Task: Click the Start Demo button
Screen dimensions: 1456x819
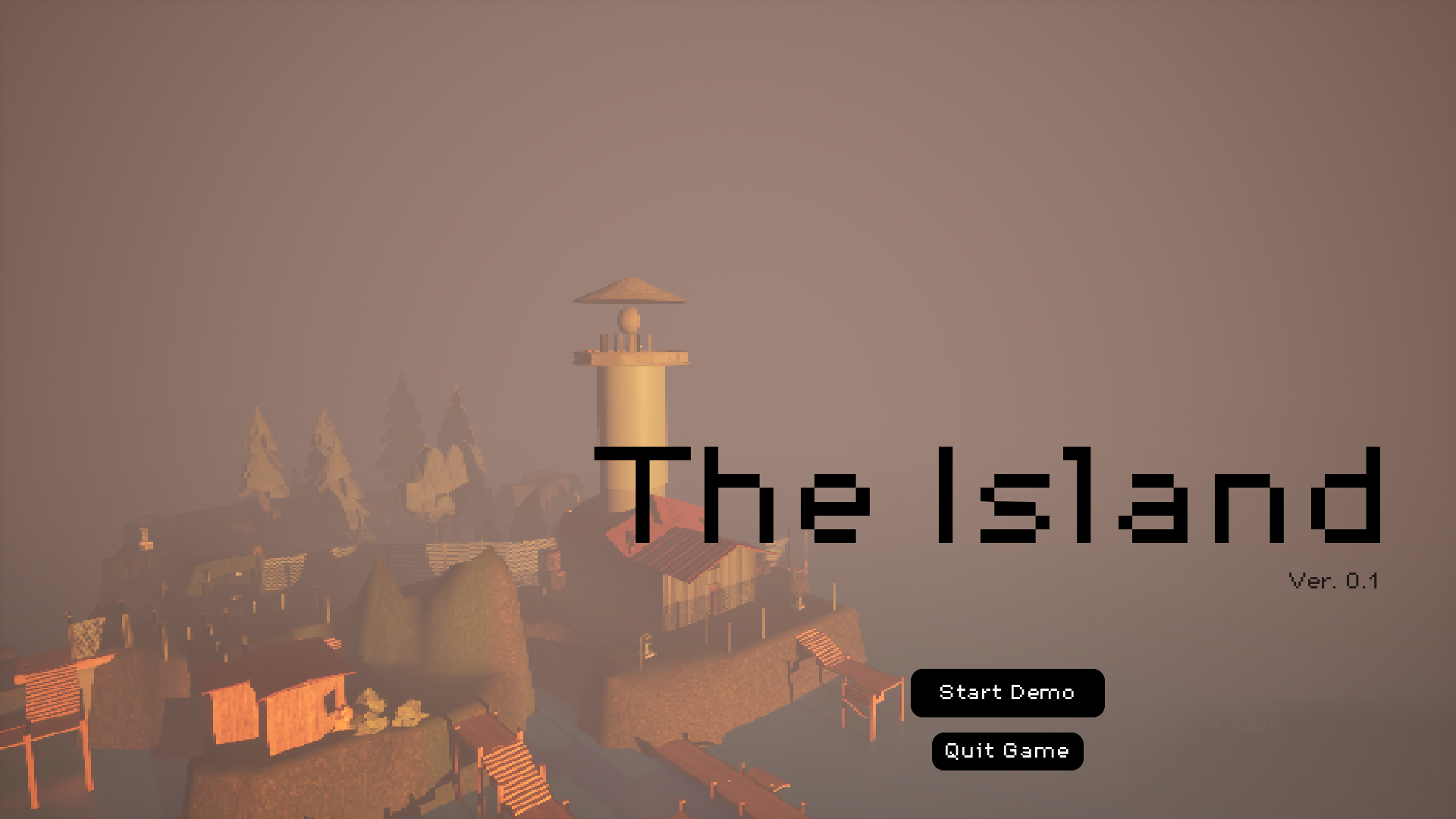Action: click(1007, 692)
